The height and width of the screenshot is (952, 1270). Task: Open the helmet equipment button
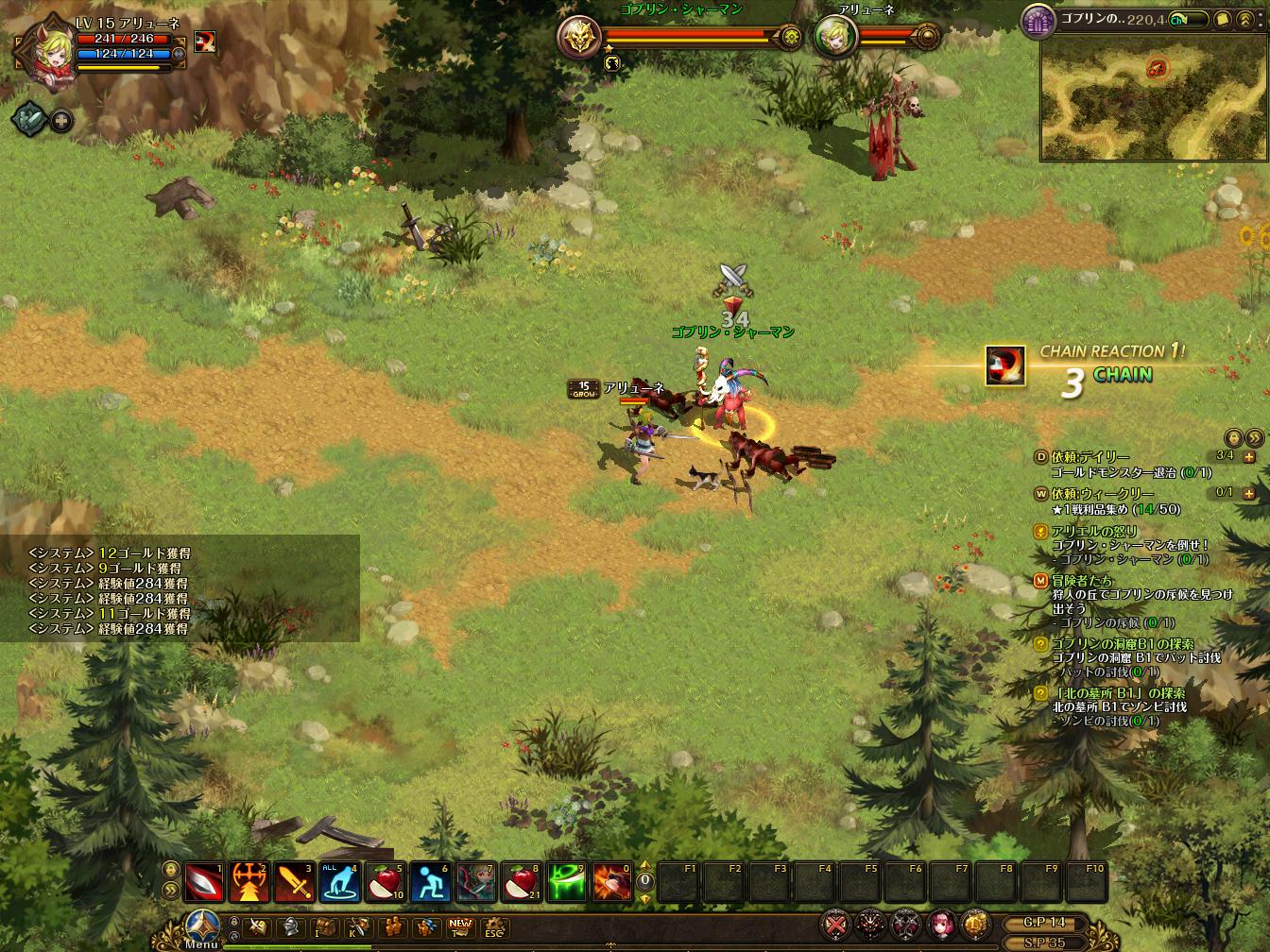coord(291,927)
